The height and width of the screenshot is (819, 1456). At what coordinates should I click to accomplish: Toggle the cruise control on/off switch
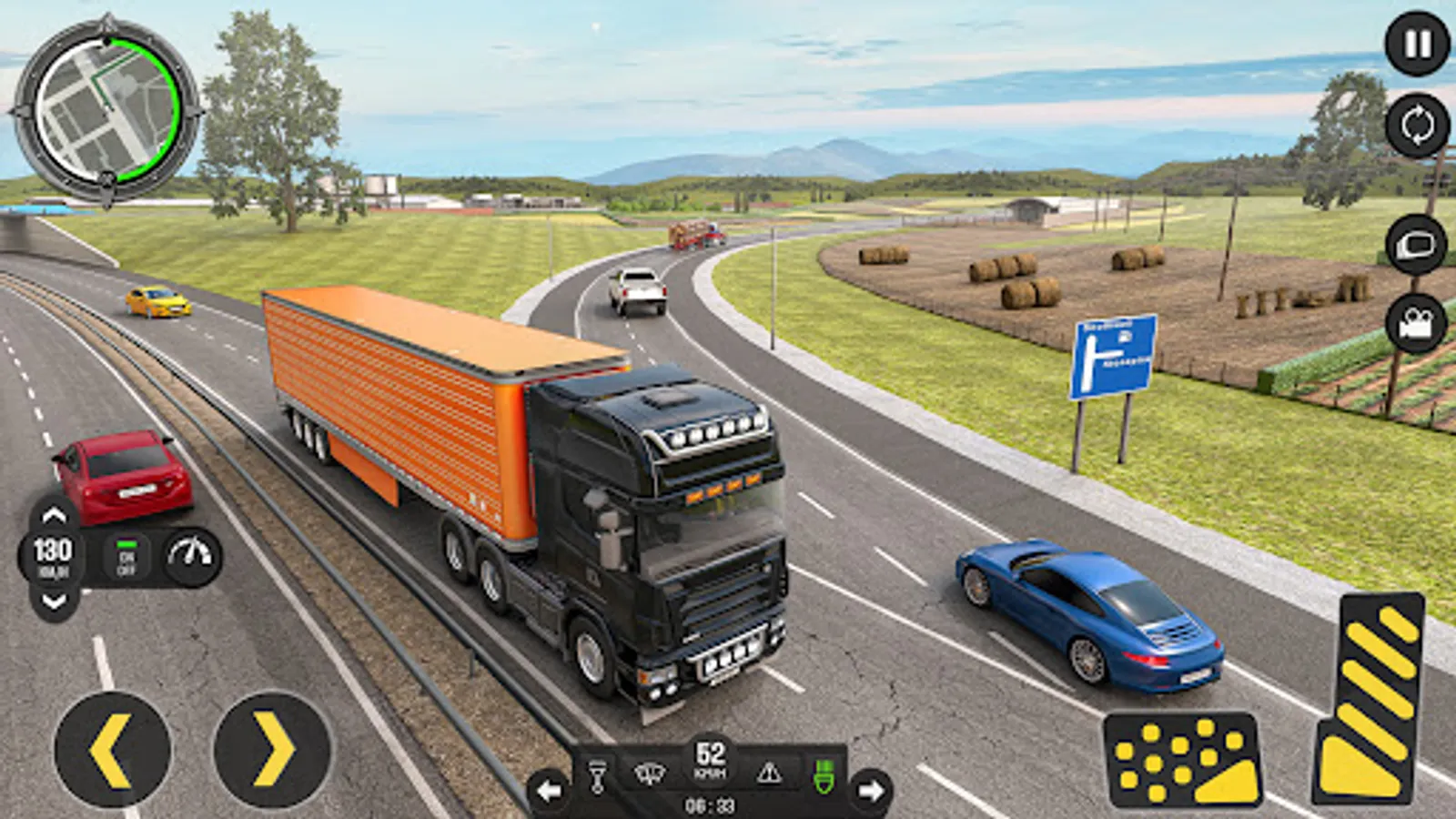(x=126, y=557)
